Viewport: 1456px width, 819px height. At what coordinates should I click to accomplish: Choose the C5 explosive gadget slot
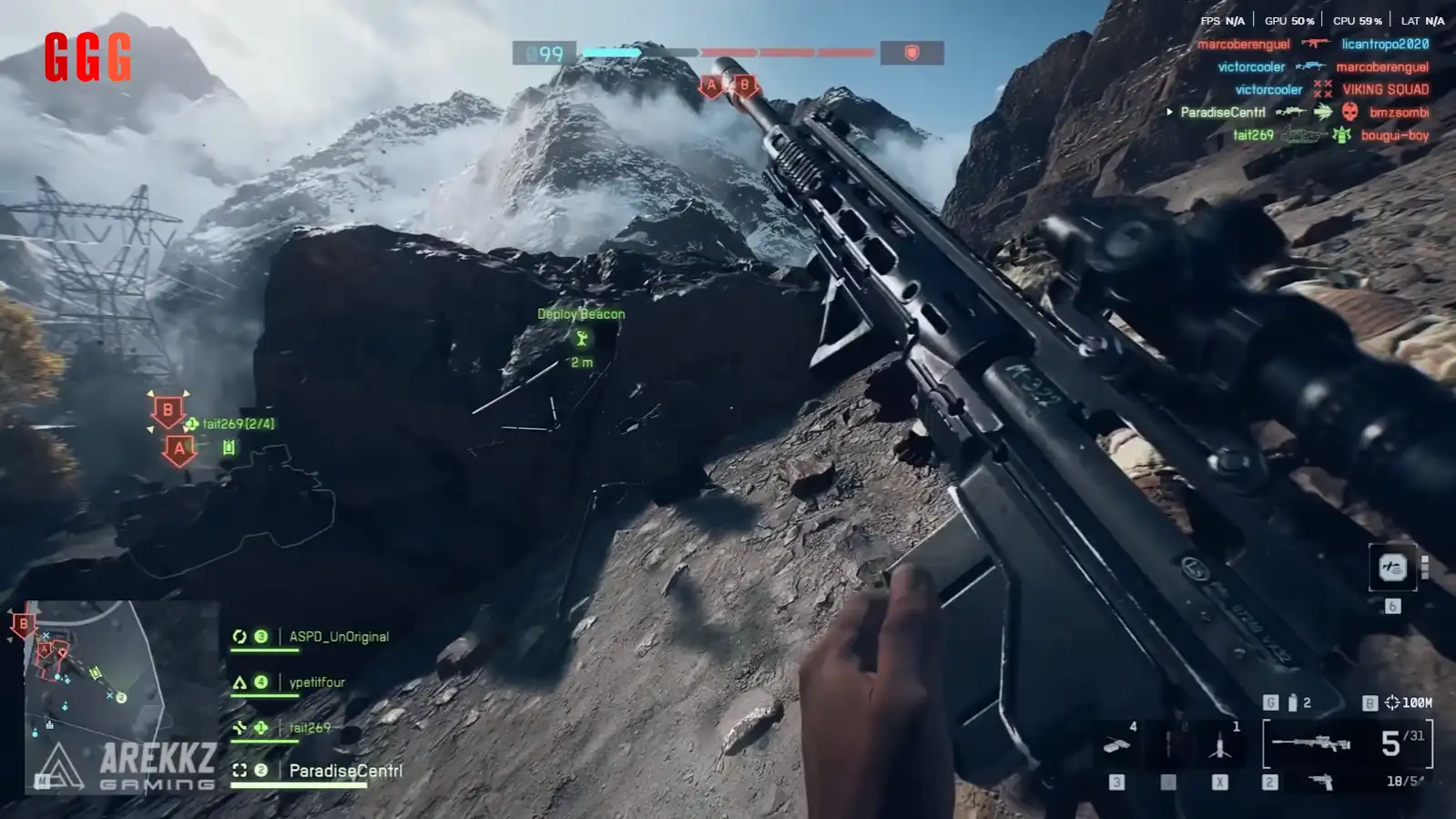click(x=1117, y=747)
